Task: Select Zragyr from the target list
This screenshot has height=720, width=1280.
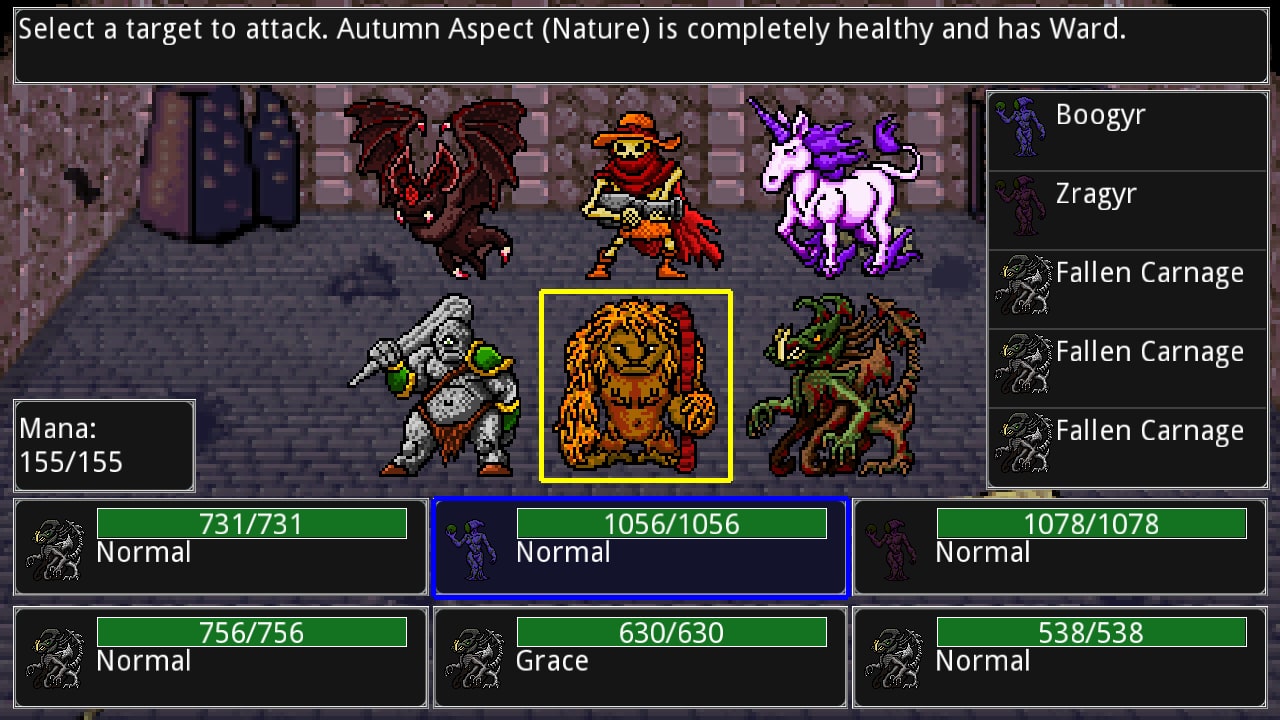Action: pos(1096,193)
